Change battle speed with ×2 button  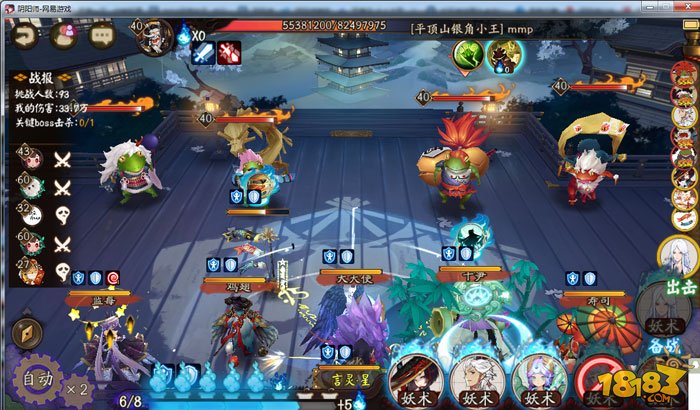[78, 386]
